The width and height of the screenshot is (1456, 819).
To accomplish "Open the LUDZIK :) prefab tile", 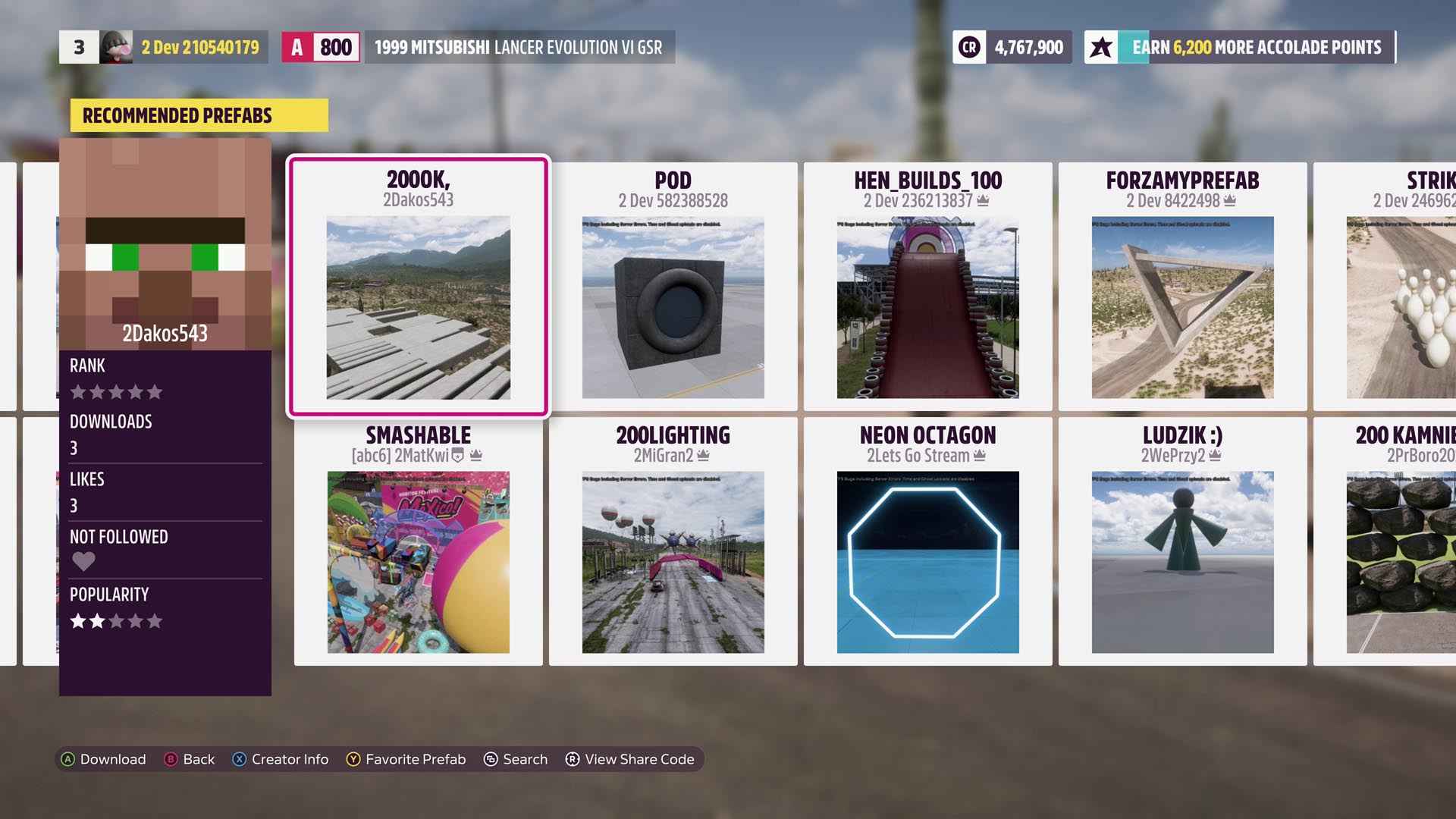I will pos(1182,541).
